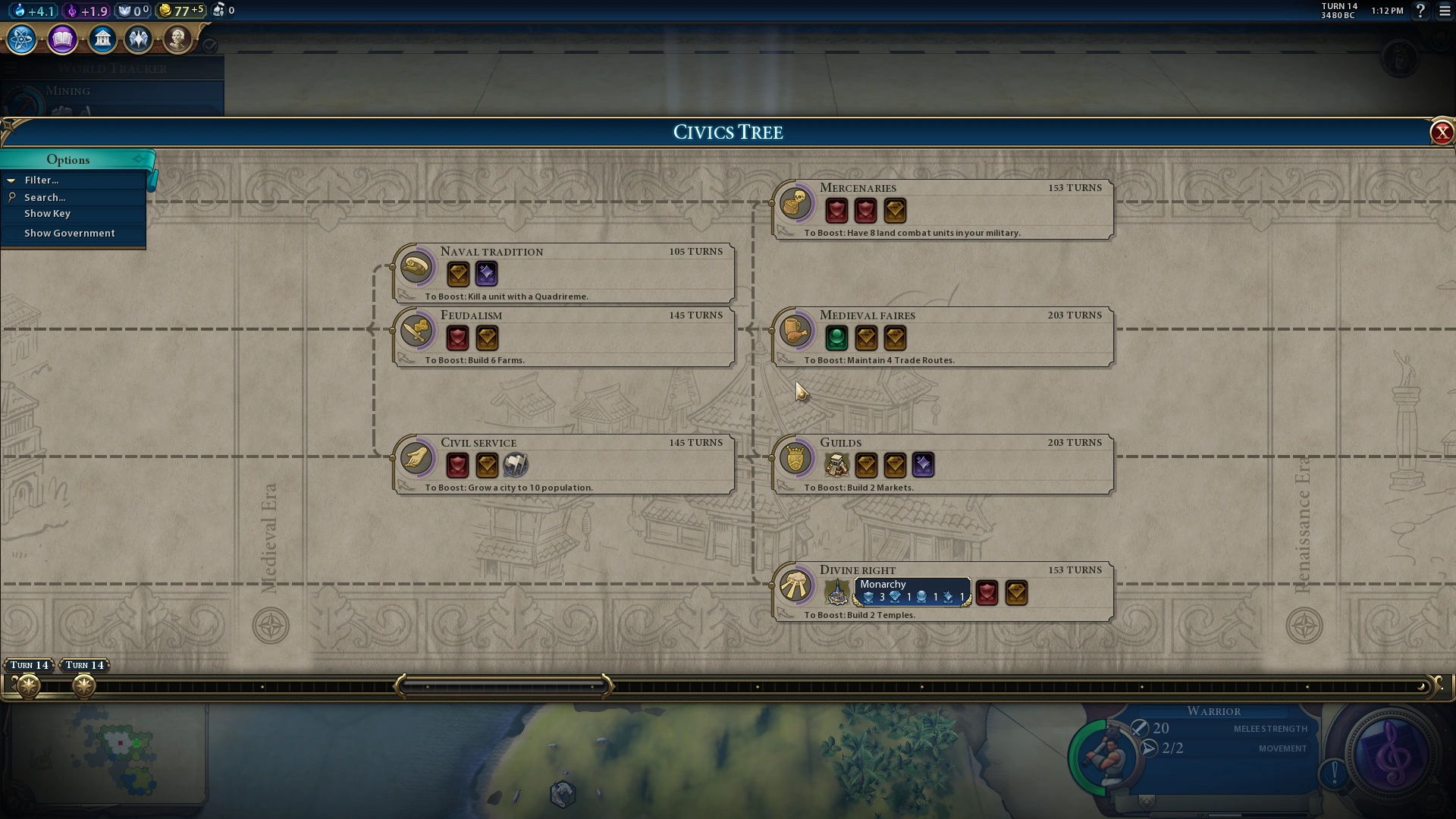Toggle Show Government in the Options panel
Image resolution: width=1456 pixels, height=819 pixels.
[69, 233]
